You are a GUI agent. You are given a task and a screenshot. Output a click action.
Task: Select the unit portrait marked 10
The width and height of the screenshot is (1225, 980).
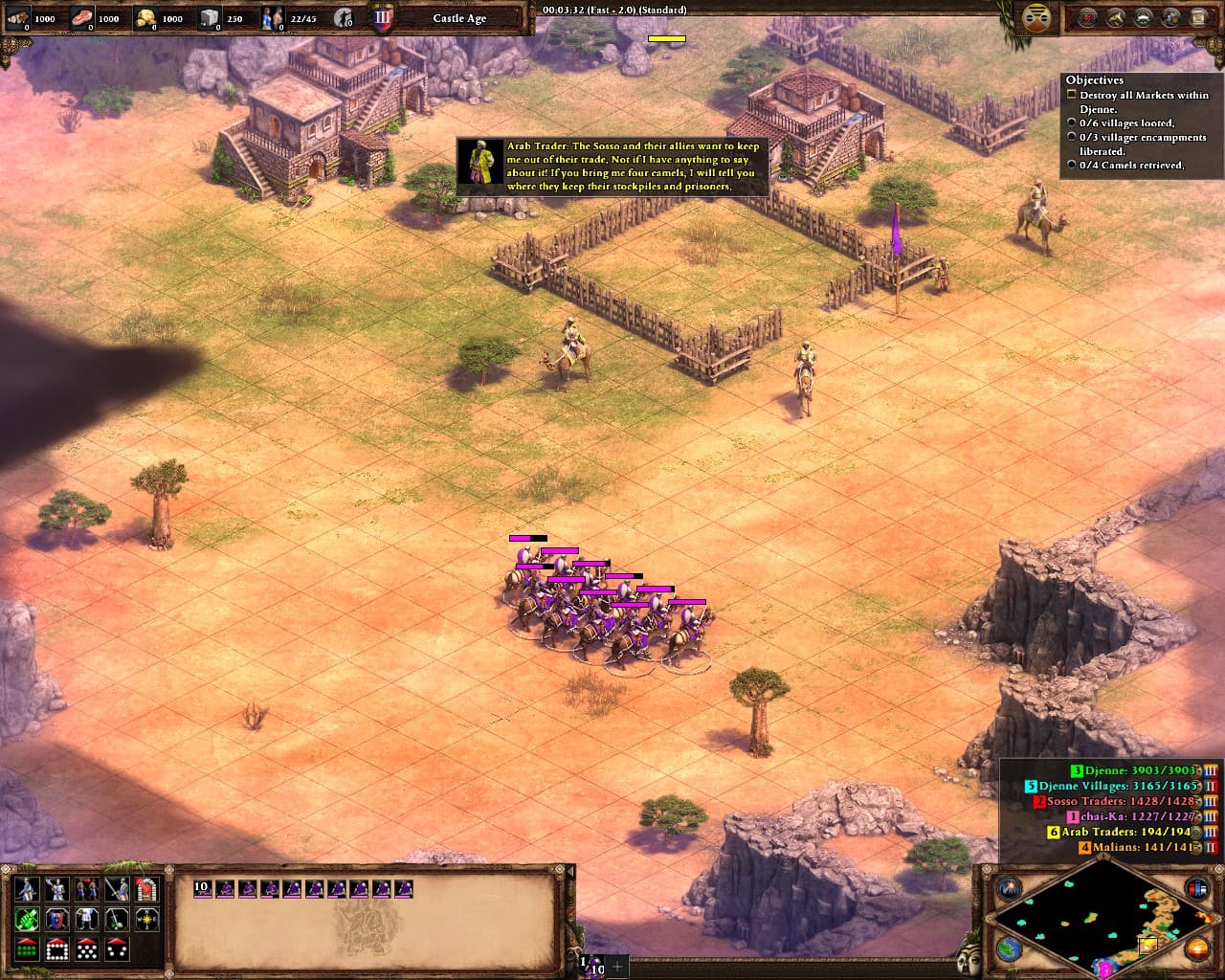click(202, 889)
